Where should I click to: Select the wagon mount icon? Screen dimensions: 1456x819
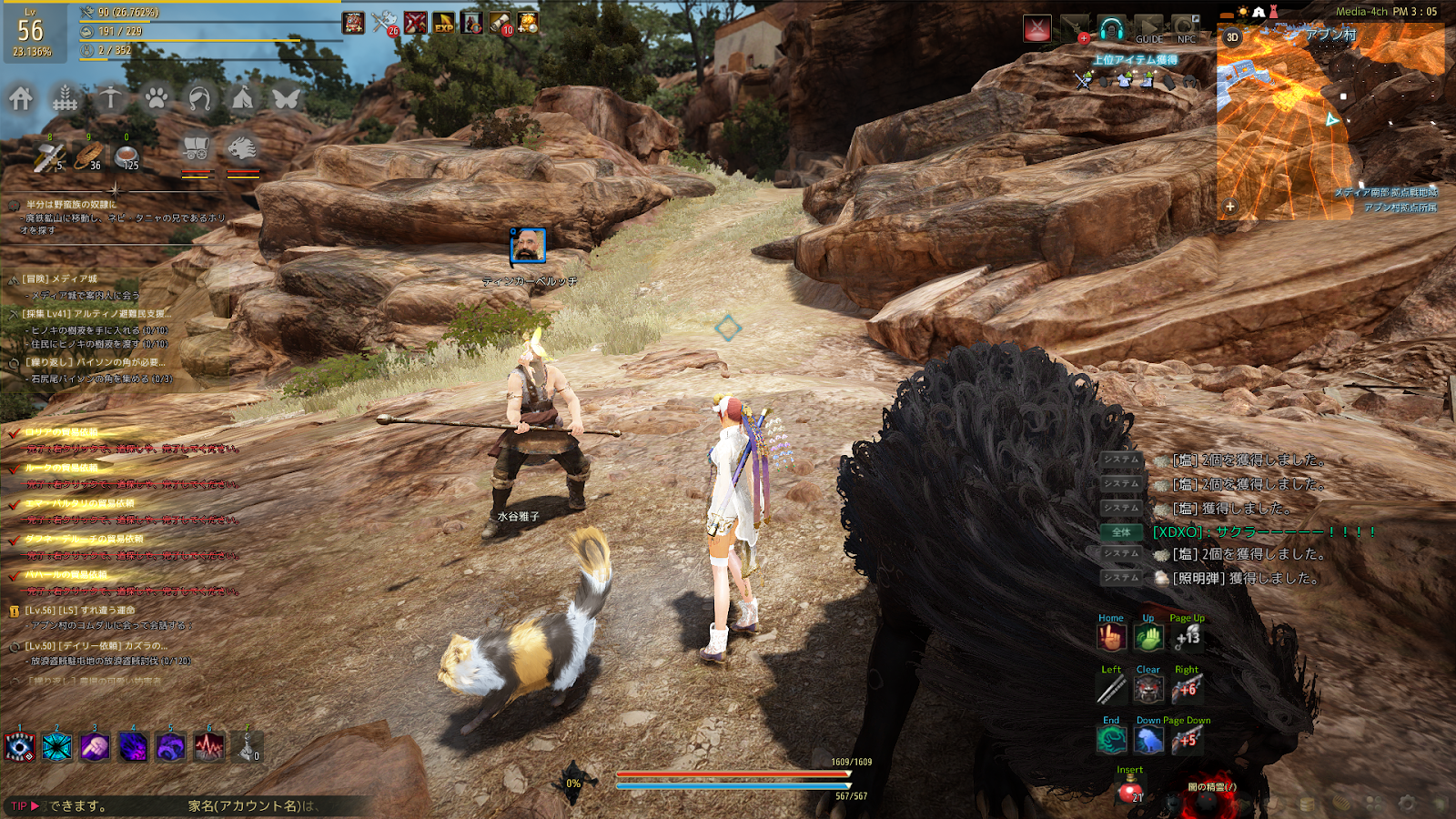(x=196, y=147)
